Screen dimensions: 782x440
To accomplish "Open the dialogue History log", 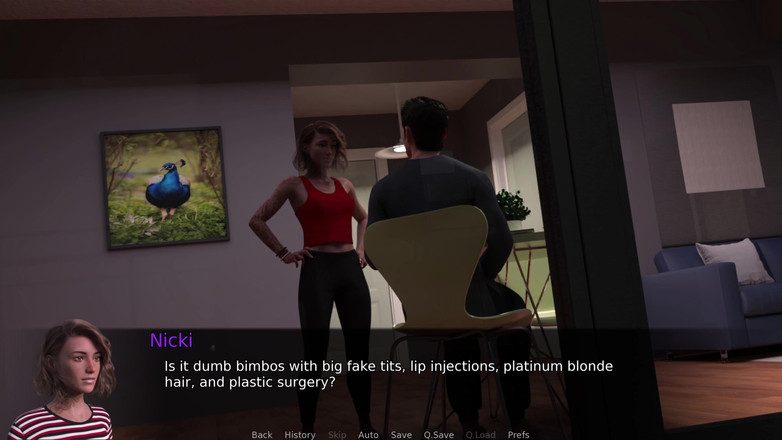I will click(x=300, y=435).
